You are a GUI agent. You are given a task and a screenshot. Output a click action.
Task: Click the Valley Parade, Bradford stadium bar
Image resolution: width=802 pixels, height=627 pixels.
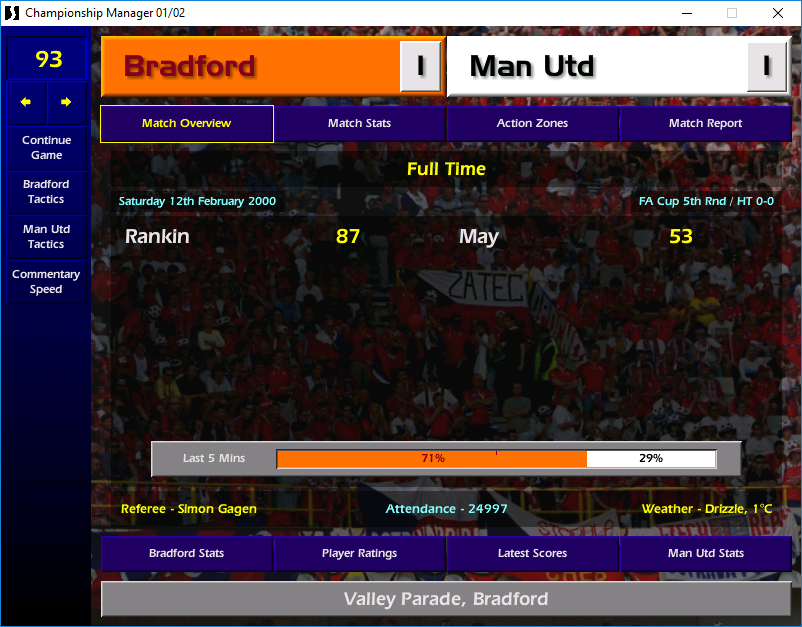click(x=446, y=600)
